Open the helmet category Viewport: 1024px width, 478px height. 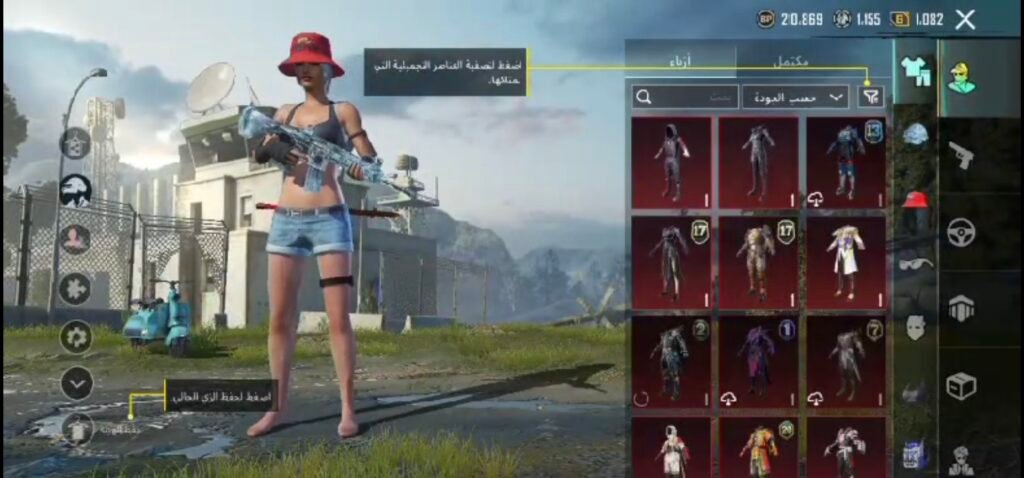(x=915, y=135)
